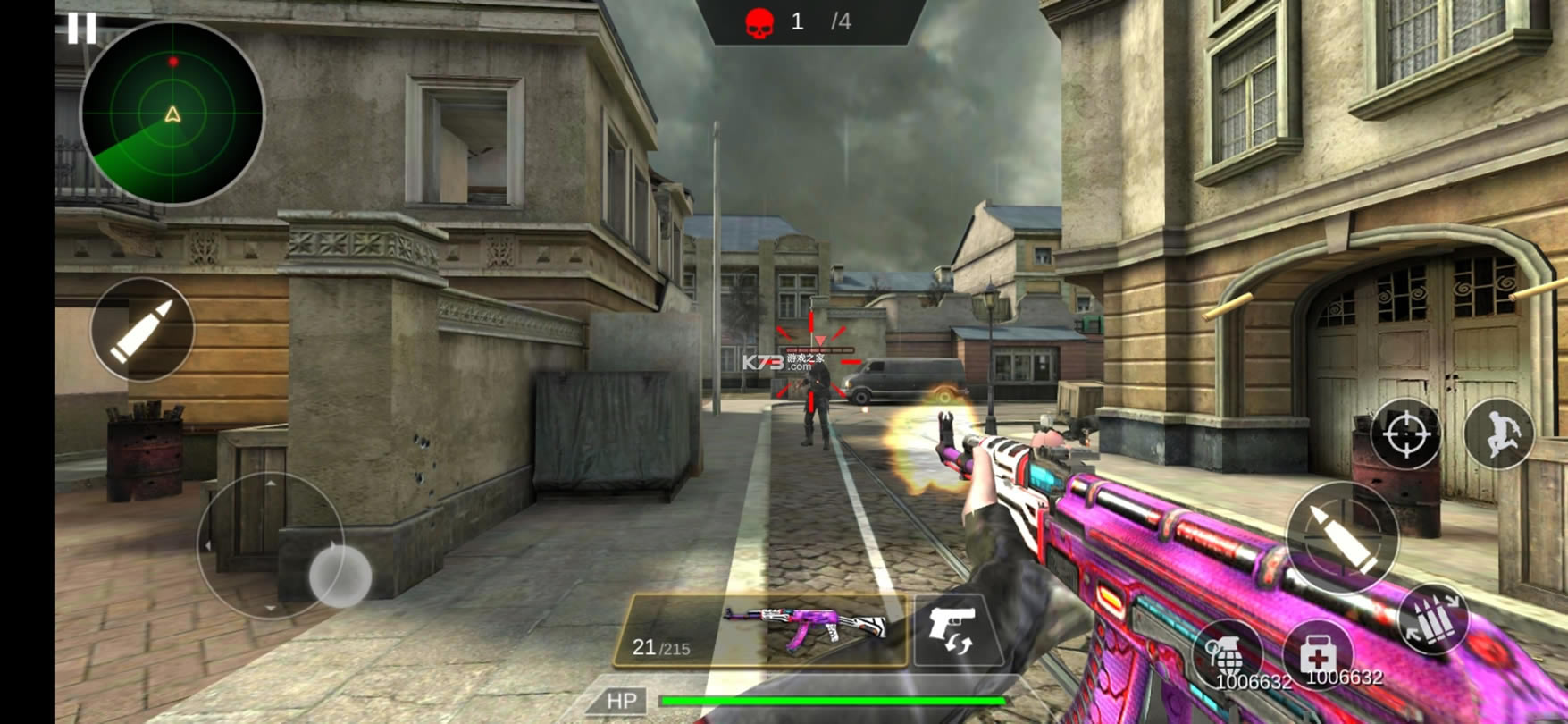
Task: Activate the jump button with running figure
Action: 1499,434
